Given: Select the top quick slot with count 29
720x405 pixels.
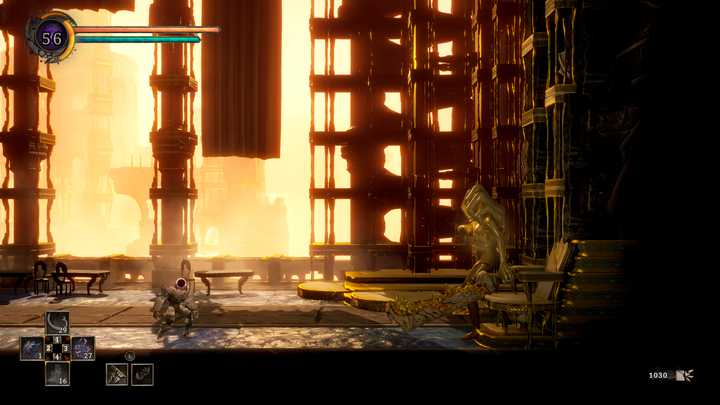Looking at the screenshot, I should pos(57,323).
